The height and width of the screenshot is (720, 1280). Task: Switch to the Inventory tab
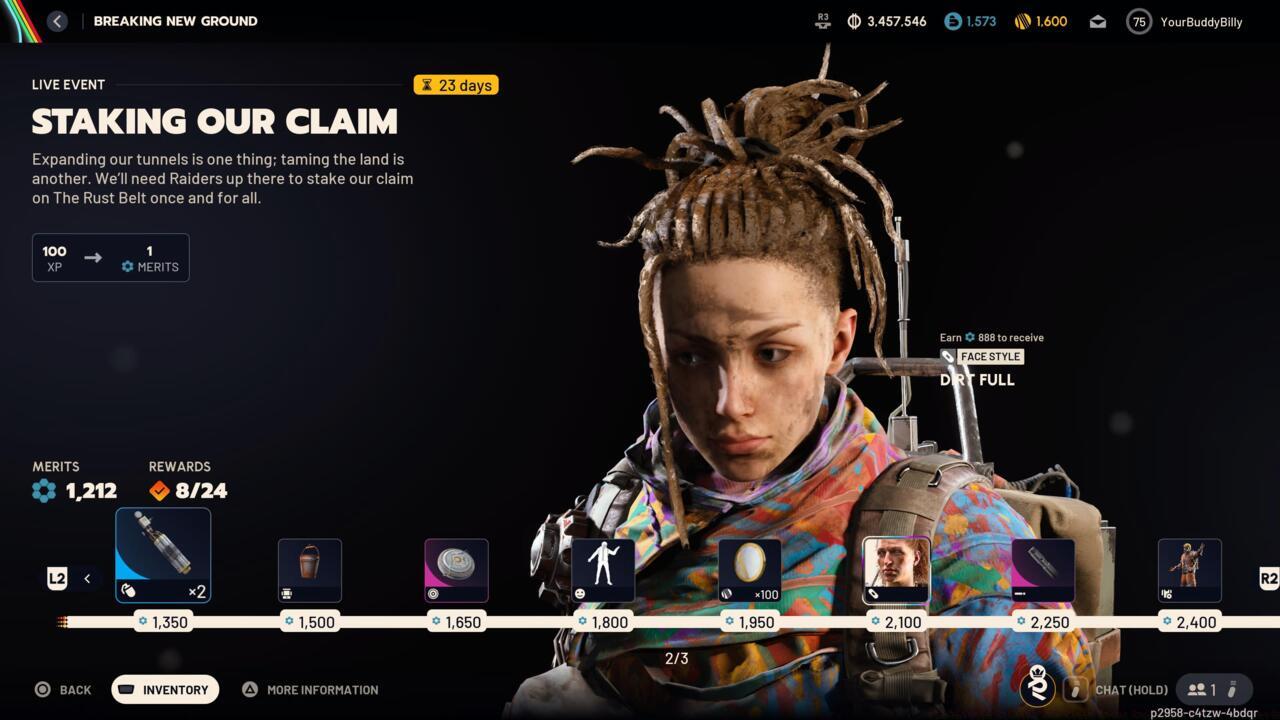(x=164, y=689)
